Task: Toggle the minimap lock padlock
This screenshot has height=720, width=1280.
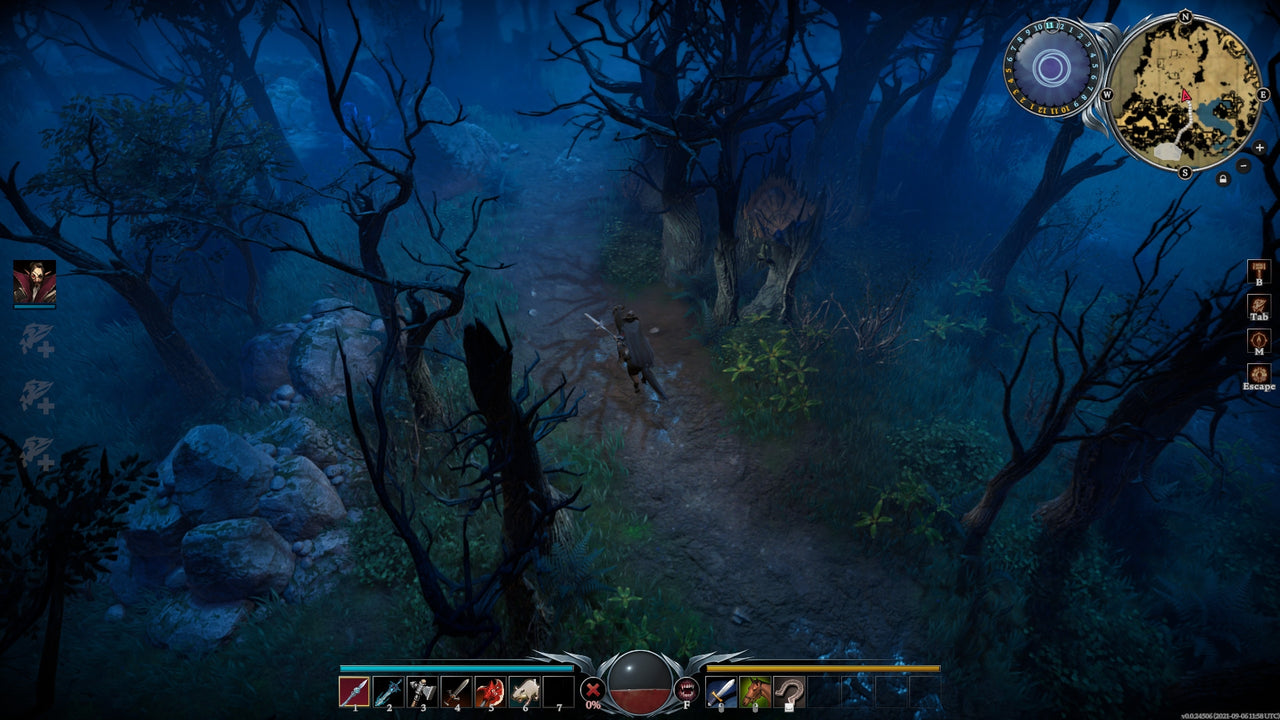Action: pos(1223,177)
